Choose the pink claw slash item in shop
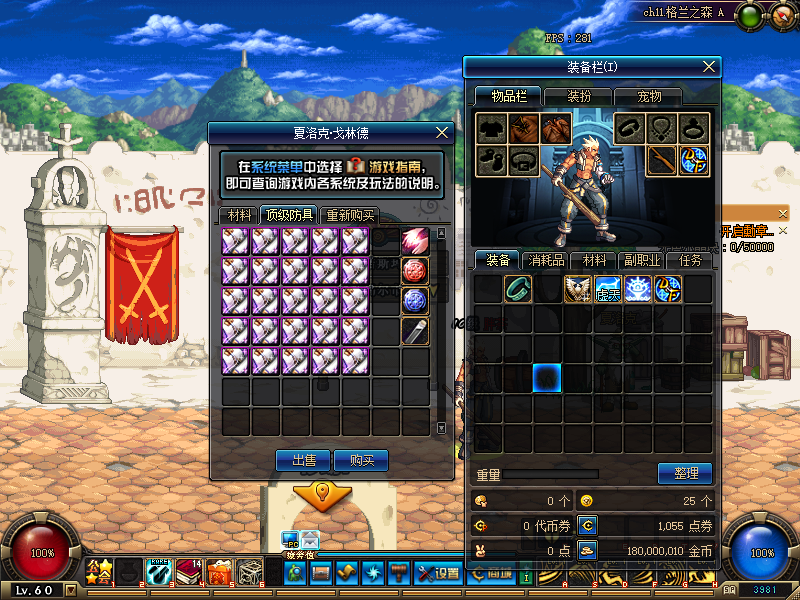The image size is (800, 600). point(415,241)
